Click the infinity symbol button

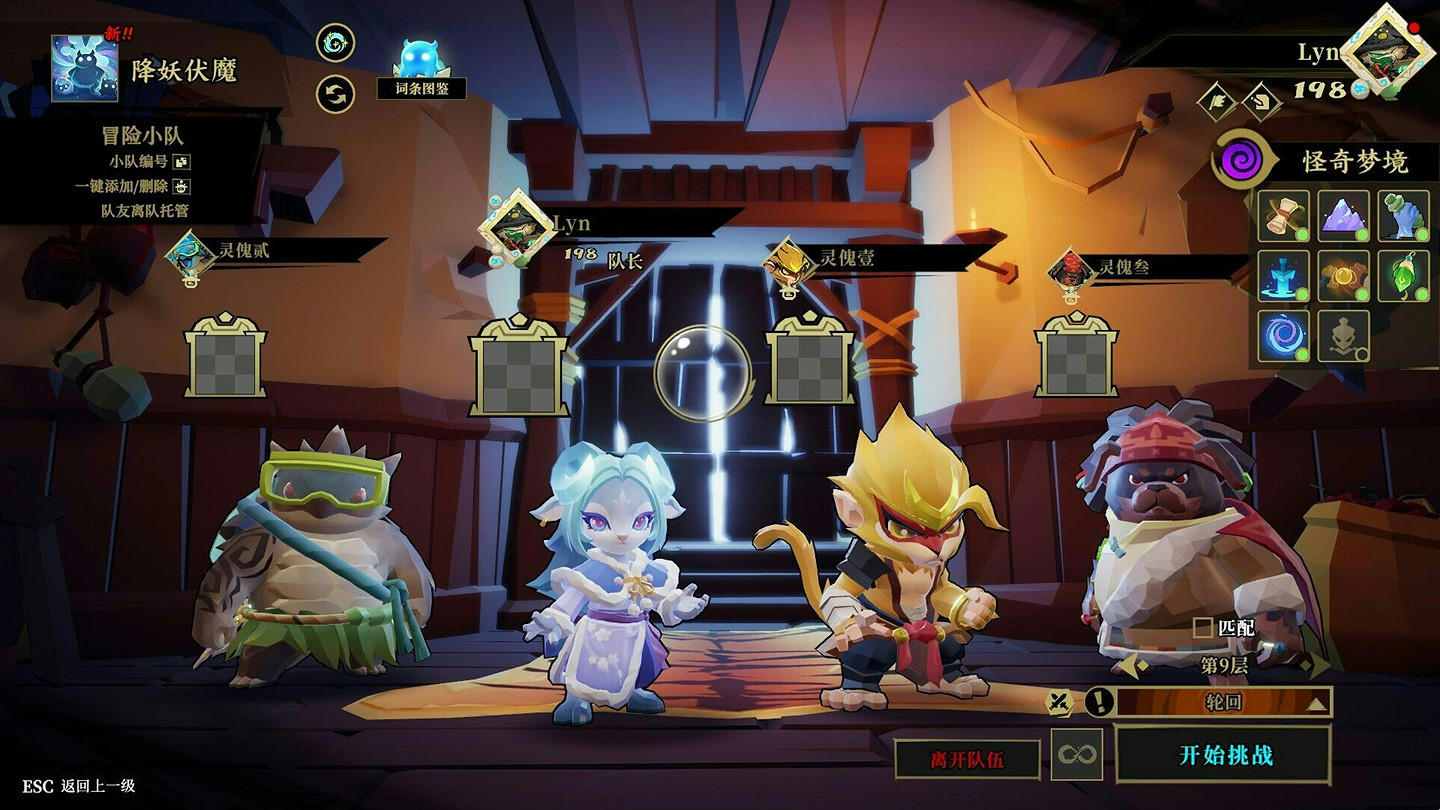[1077, 755]
